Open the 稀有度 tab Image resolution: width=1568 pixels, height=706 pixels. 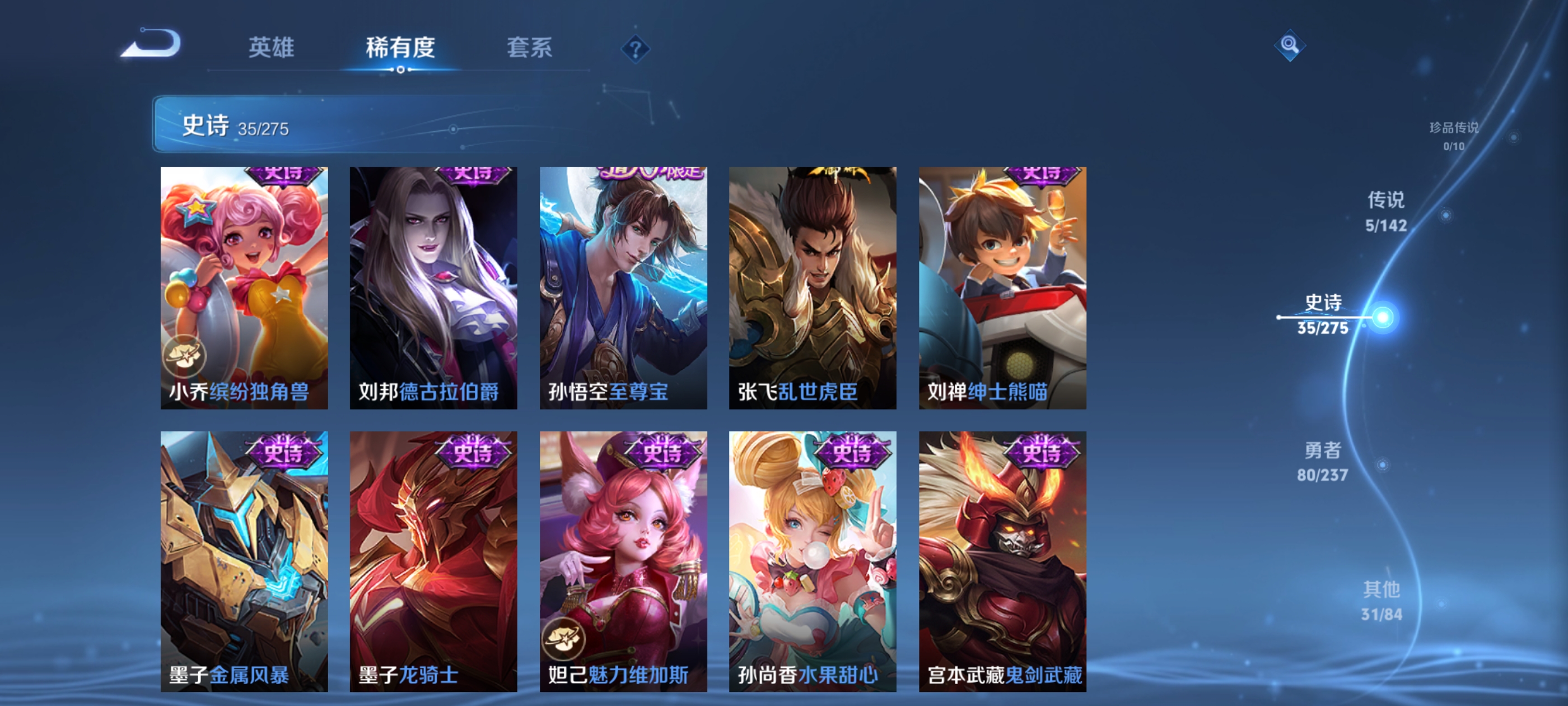pyautogui.click(x=400, y=49)
